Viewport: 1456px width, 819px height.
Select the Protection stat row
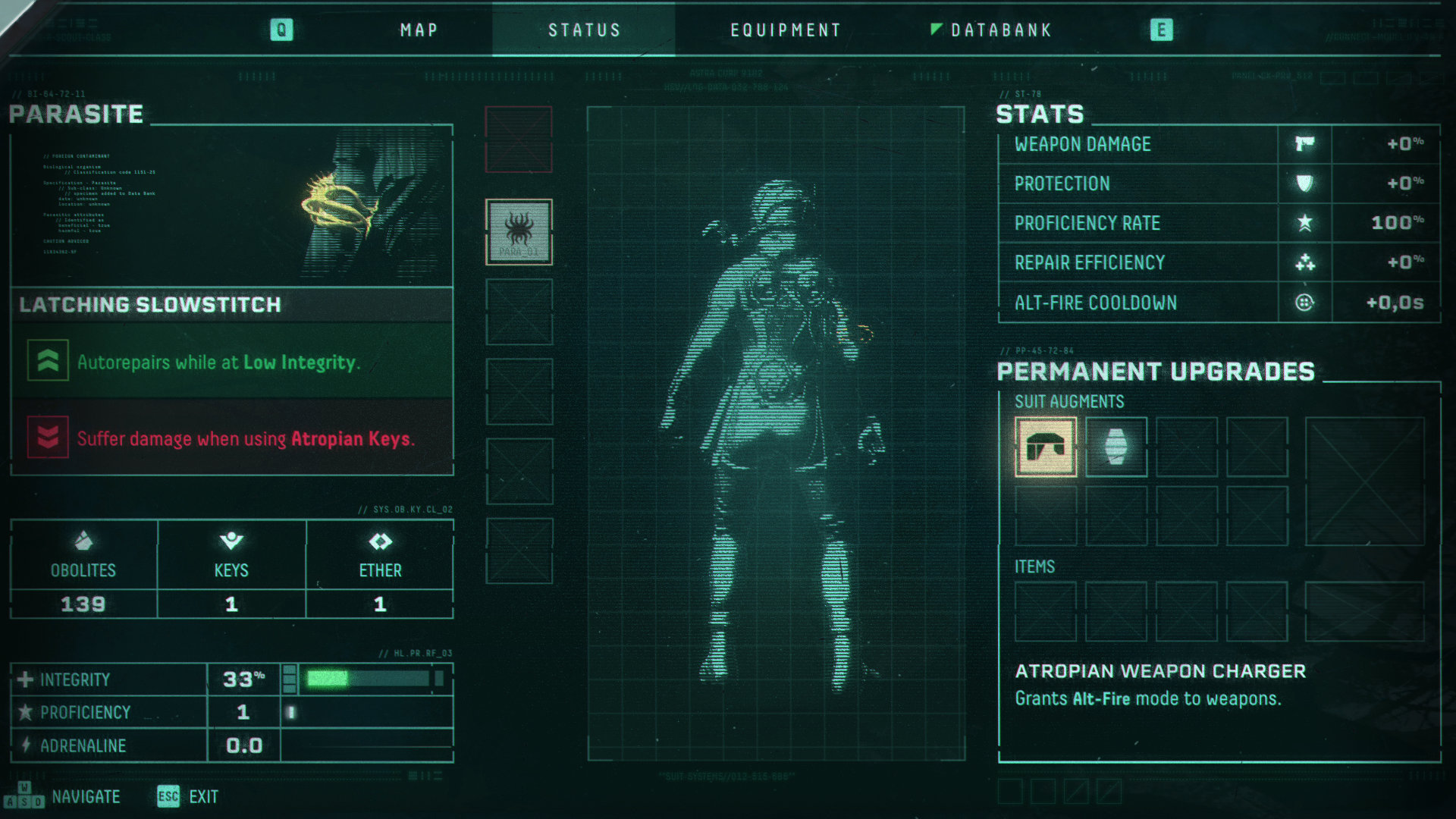(x=1218, y=184)
